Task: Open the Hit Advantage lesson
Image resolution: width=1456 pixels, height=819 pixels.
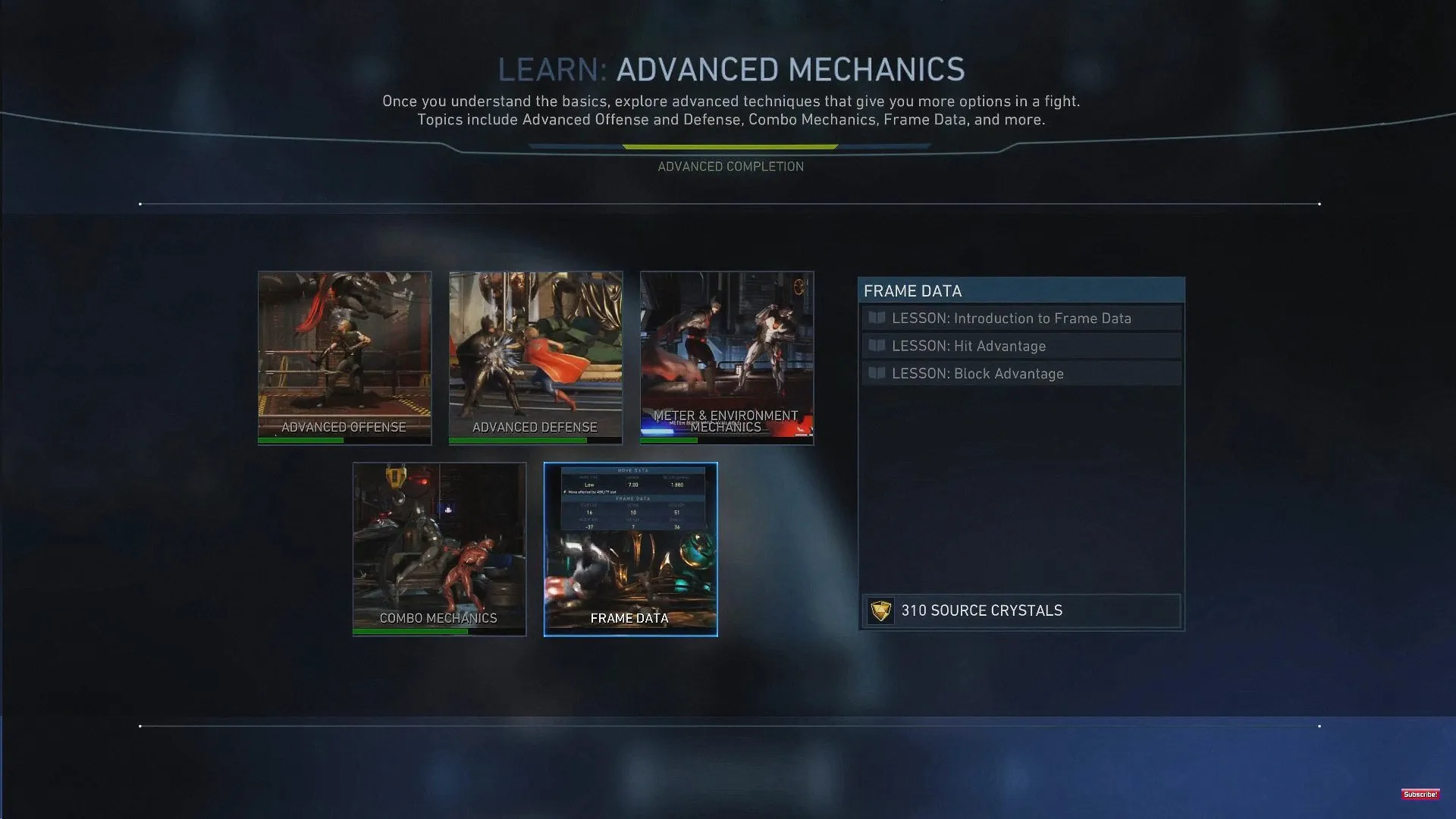Action: tap(1021, 346)
